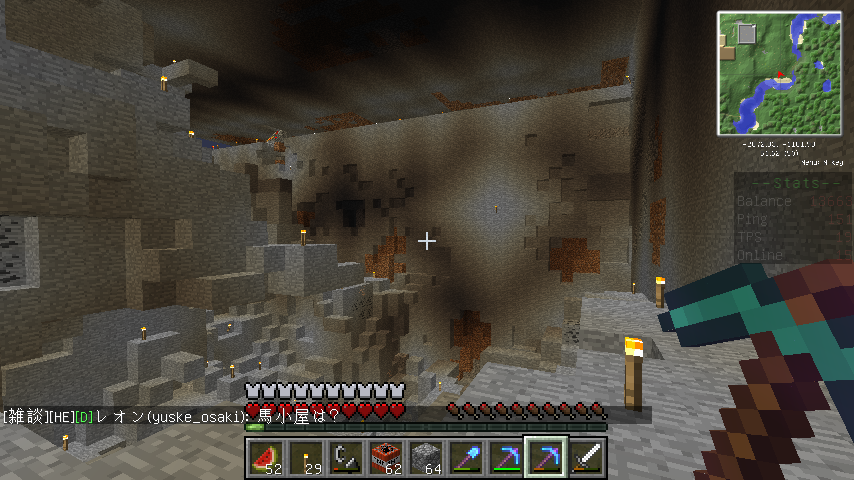Click the red player marker on the minimap
854x480 pixels.
tap(778, 75)
